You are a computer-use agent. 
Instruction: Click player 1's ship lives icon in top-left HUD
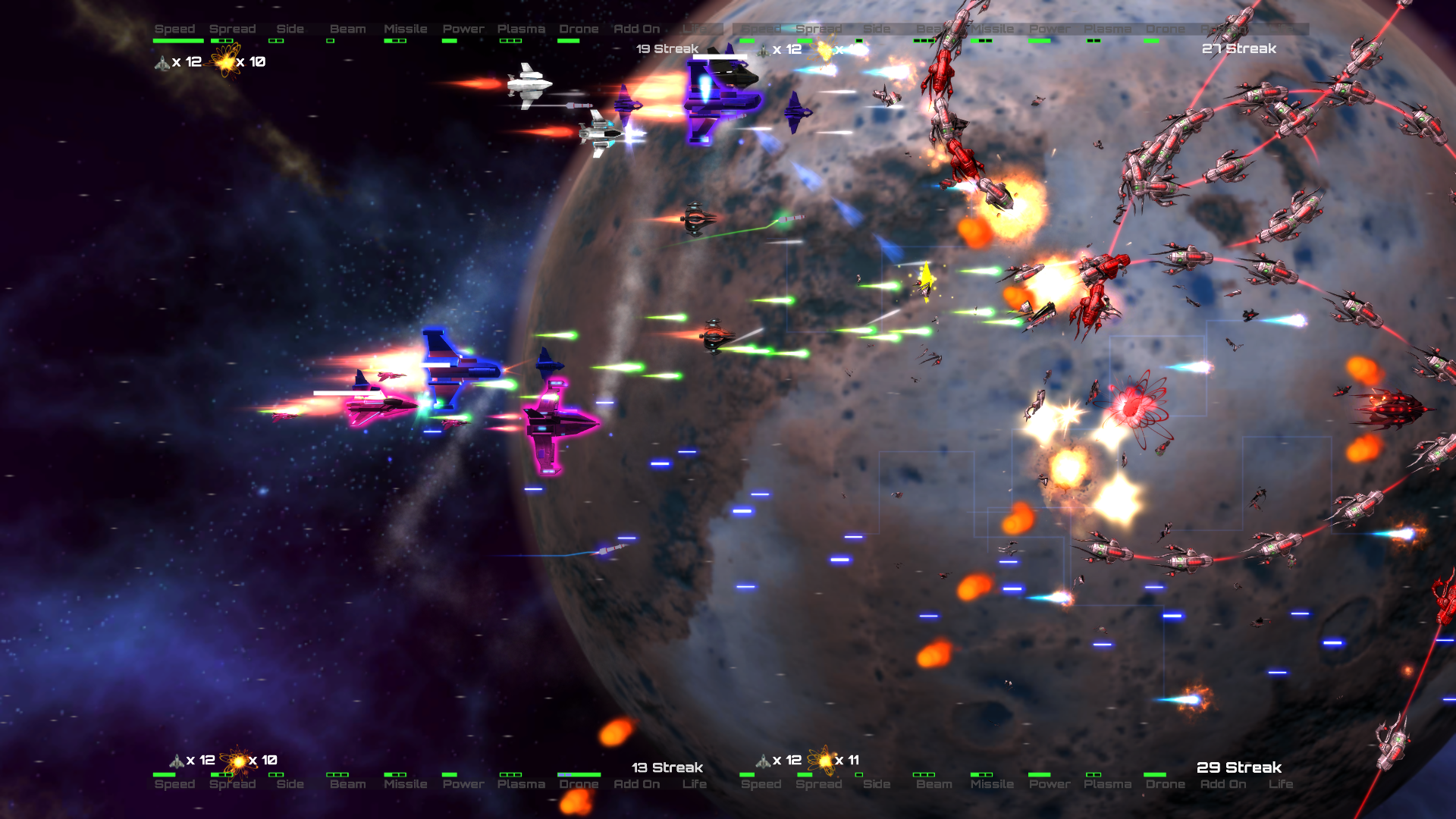162,64
